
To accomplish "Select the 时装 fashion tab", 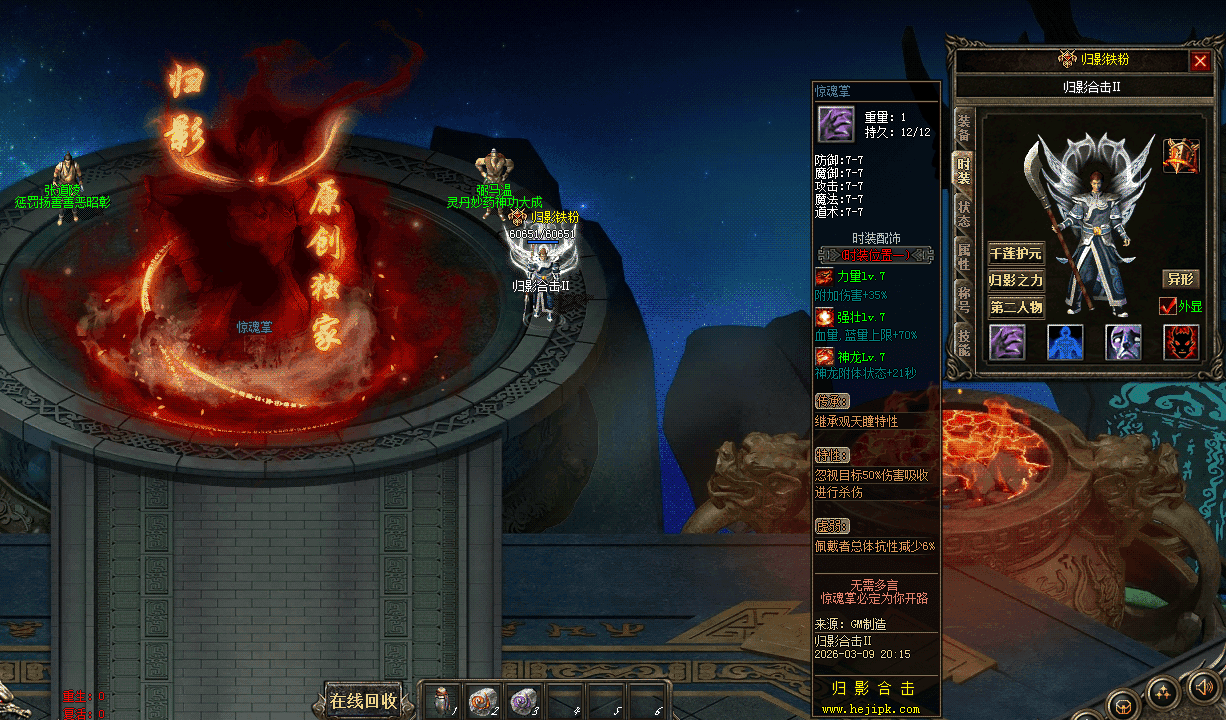I will point(964,170).
